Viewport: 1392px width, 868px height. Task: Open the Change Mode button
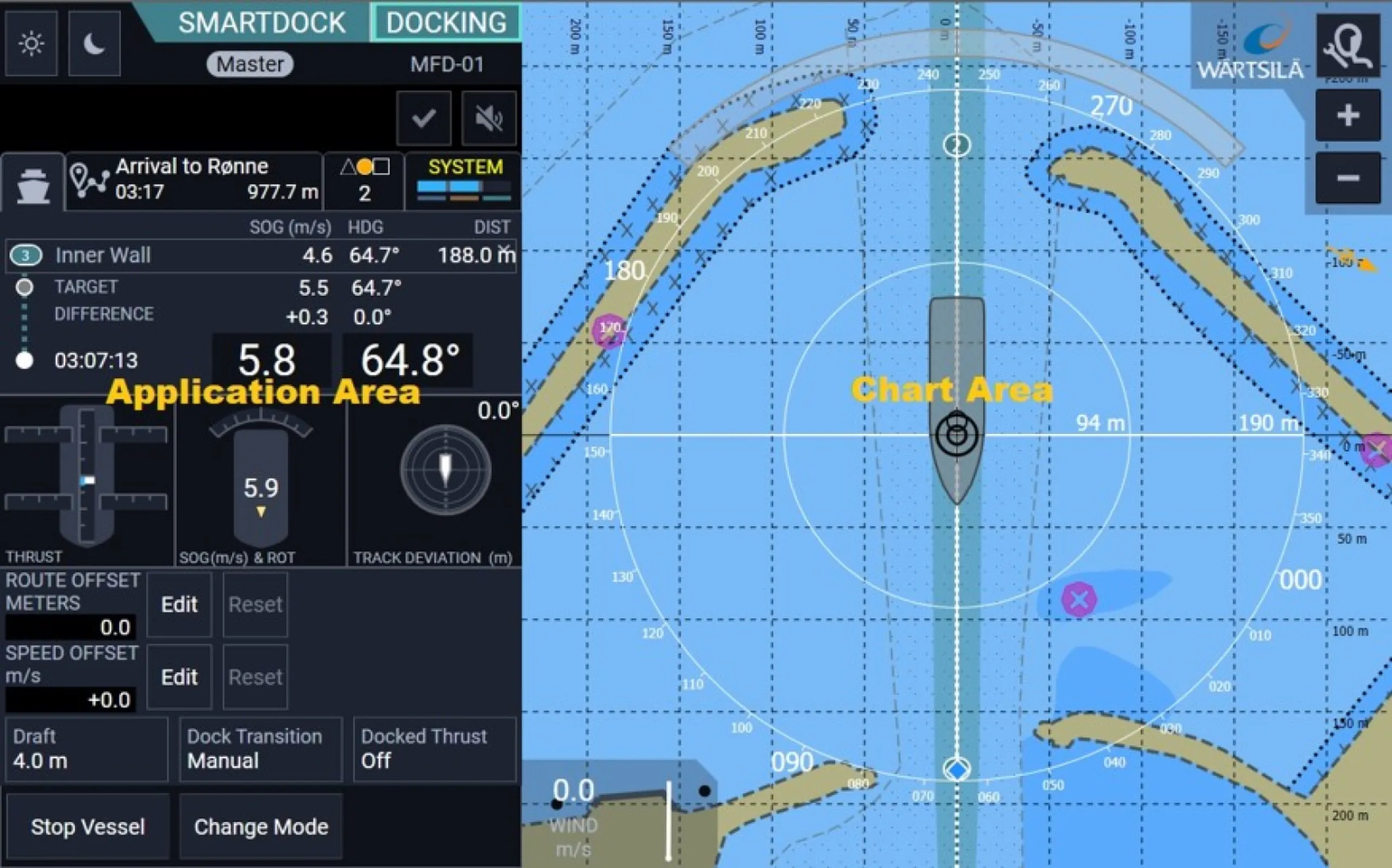click(260, 827)
